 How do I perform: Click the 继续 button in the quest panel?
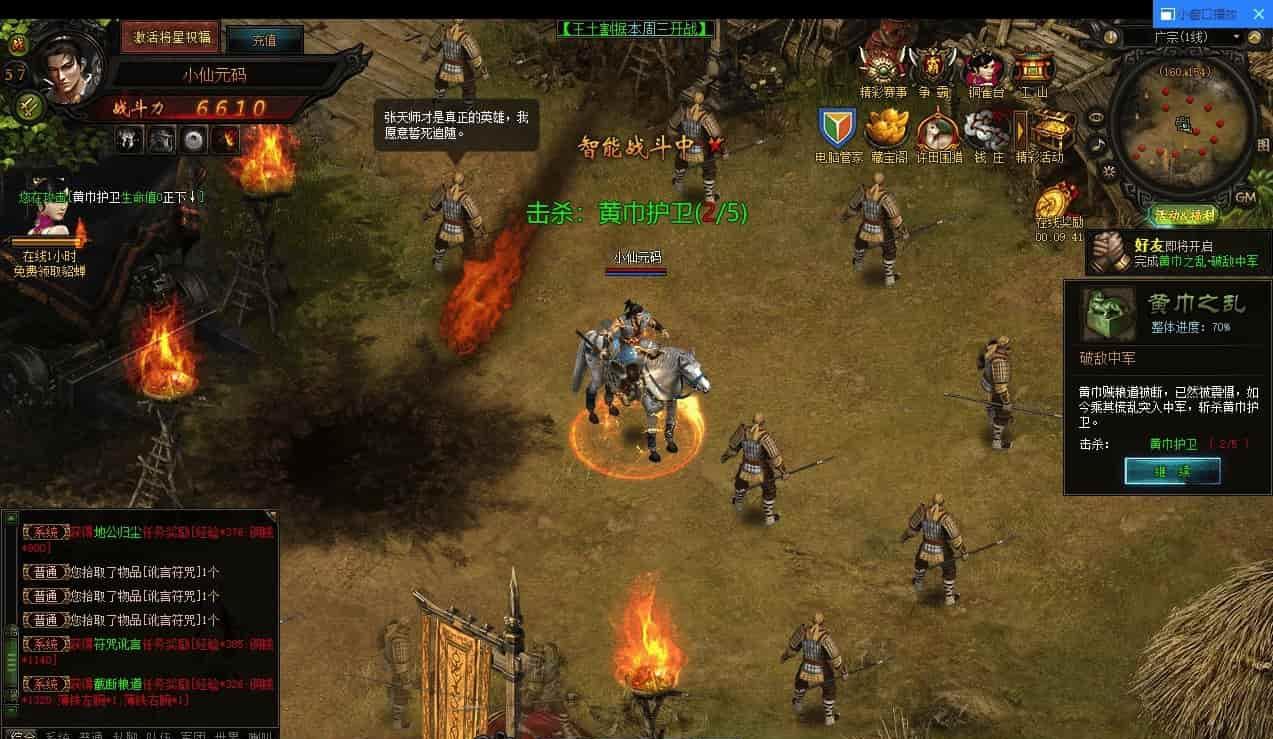point(1172,471)
